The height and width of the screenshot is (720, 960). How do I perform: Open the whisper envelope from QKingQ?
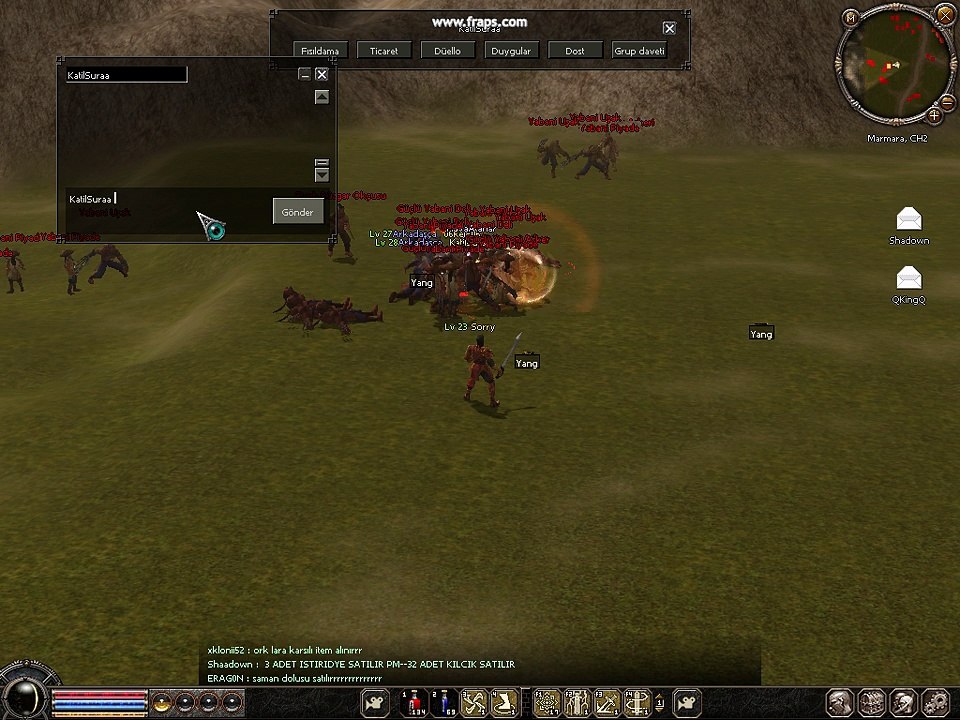point(909,278)
